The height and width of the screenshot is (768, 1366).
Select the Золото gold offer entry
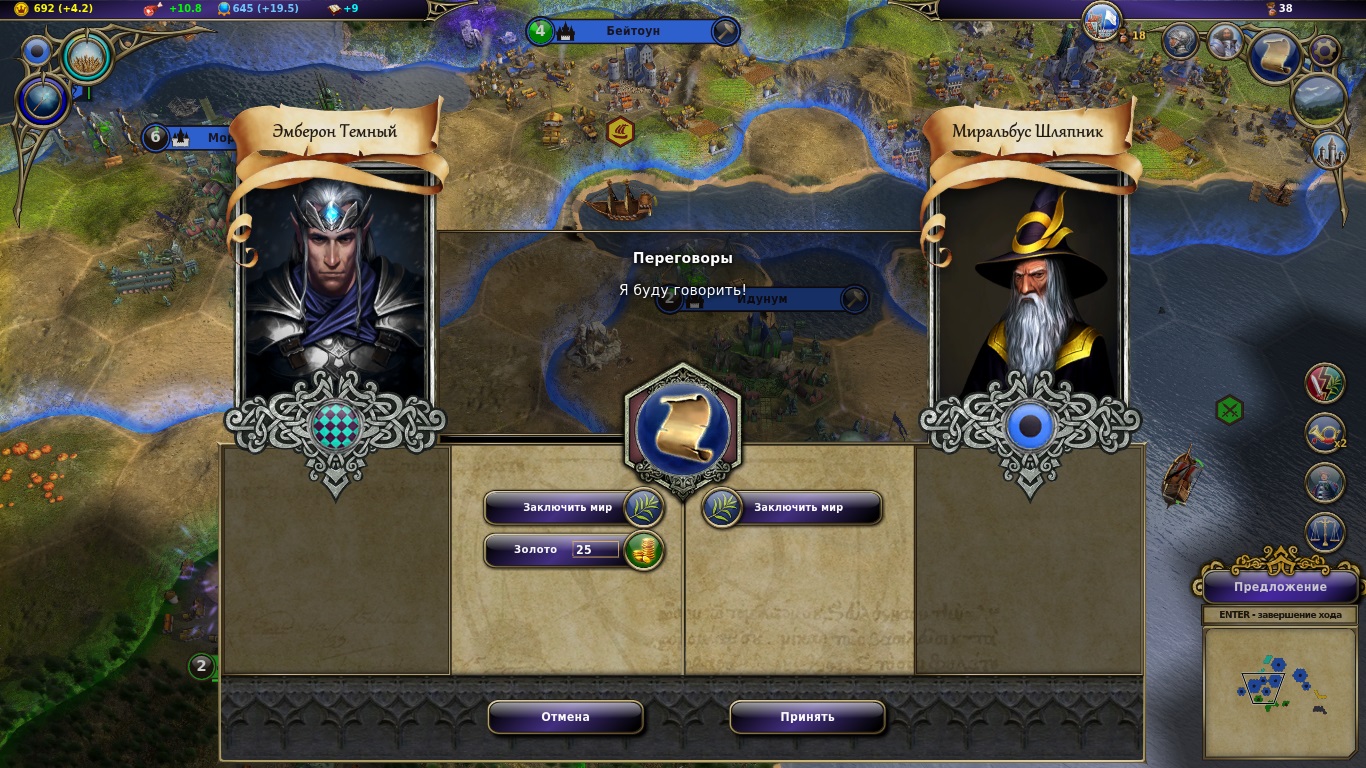tap(535, 550)
